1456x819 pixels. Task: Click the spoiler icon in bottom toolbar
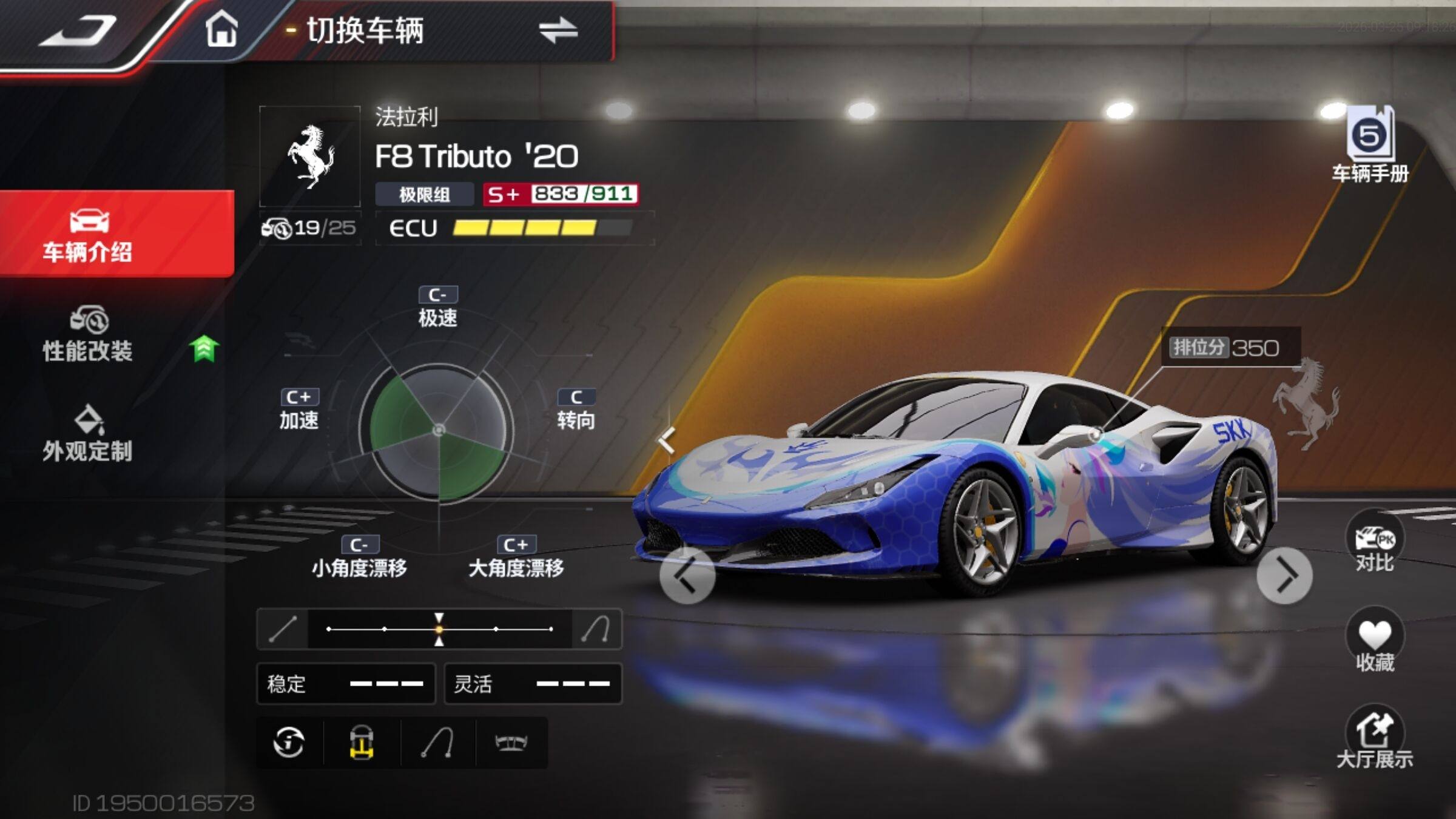click(511, 743)
